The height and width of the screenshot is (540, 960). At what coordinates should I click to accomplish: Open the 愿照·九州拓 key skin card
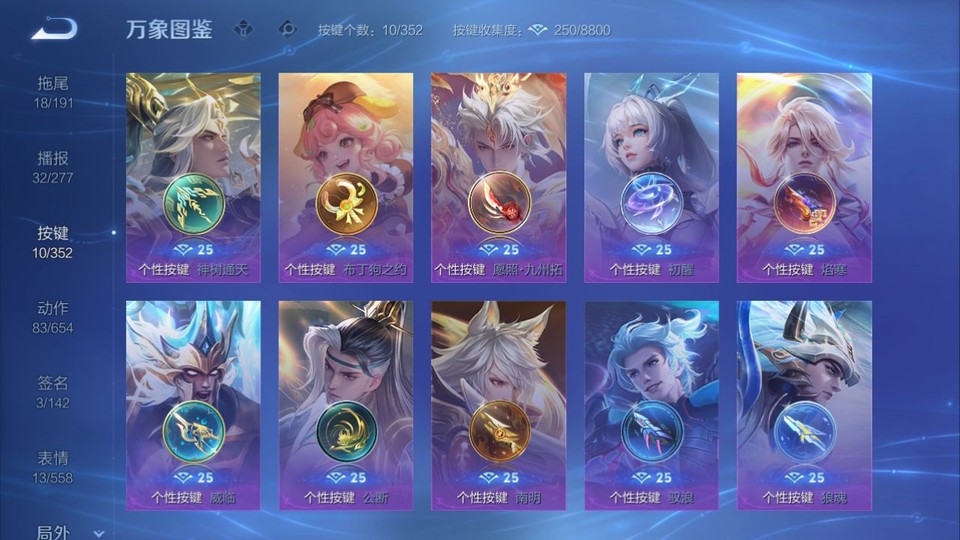[498, 177]
